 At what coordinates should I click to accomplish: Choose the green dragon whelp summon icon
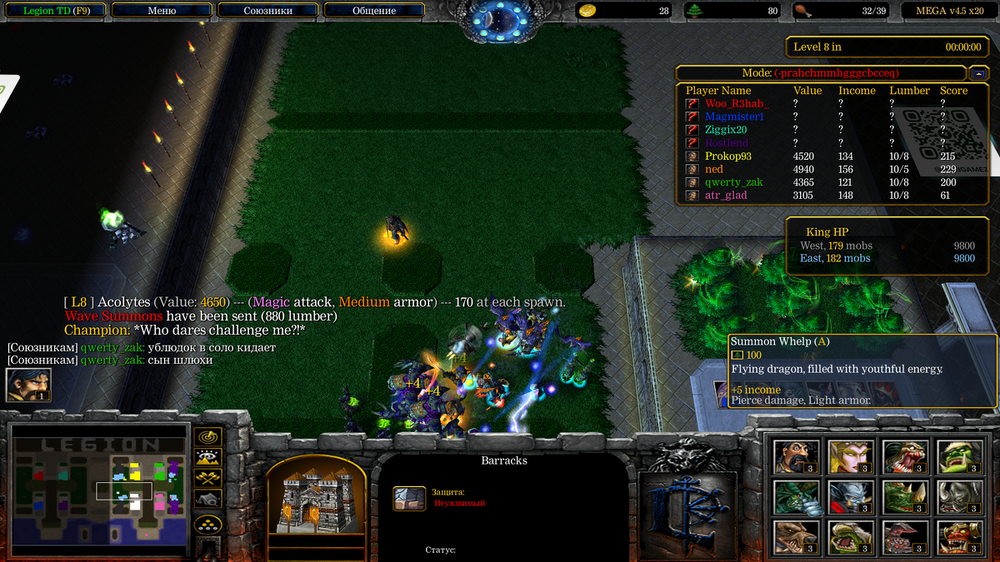[x=796, y=497]
